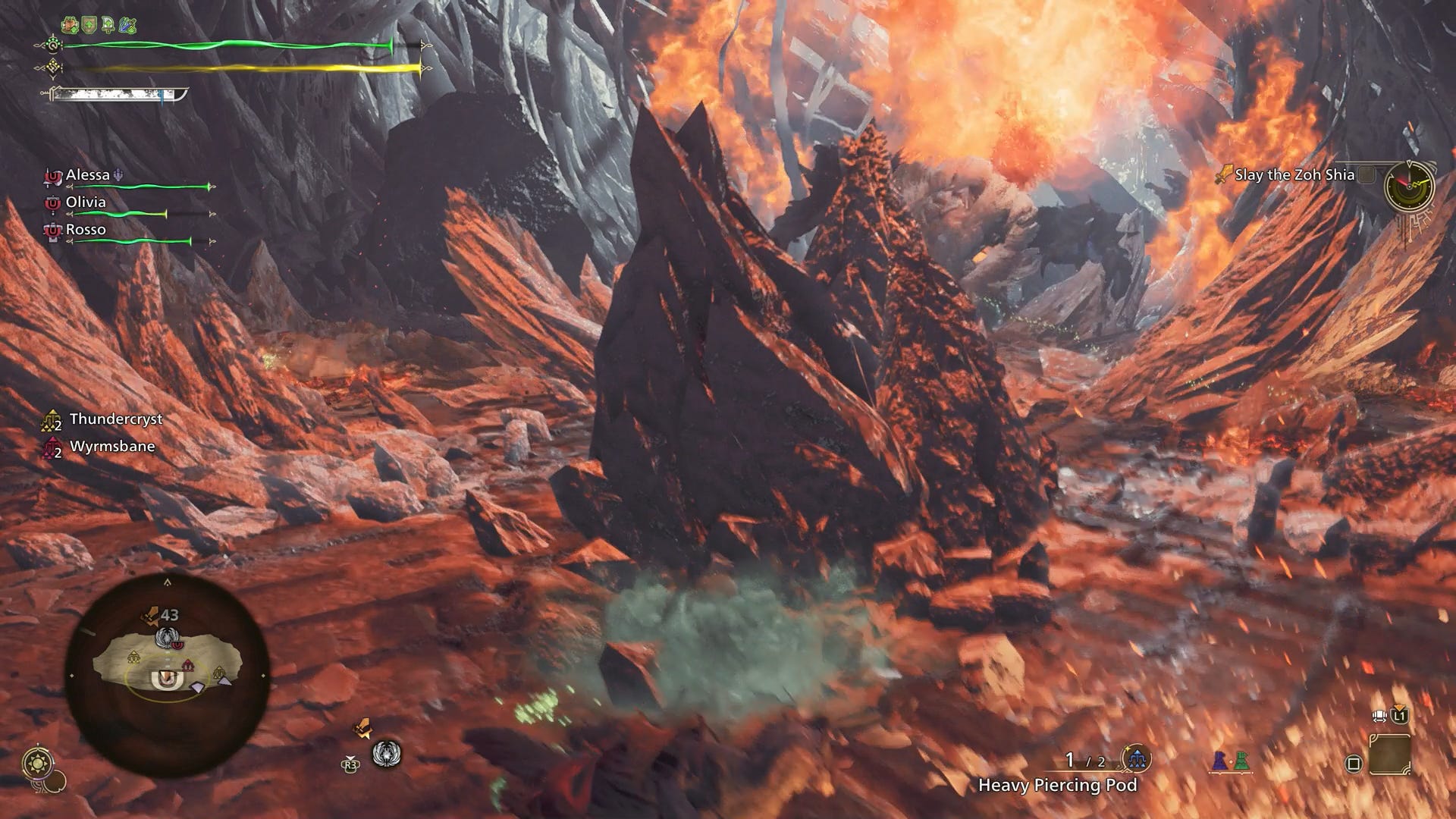This screenshot has height=819, width=1456.
Task: Click the square button slinger prompt
Action: click(1352, 763)
